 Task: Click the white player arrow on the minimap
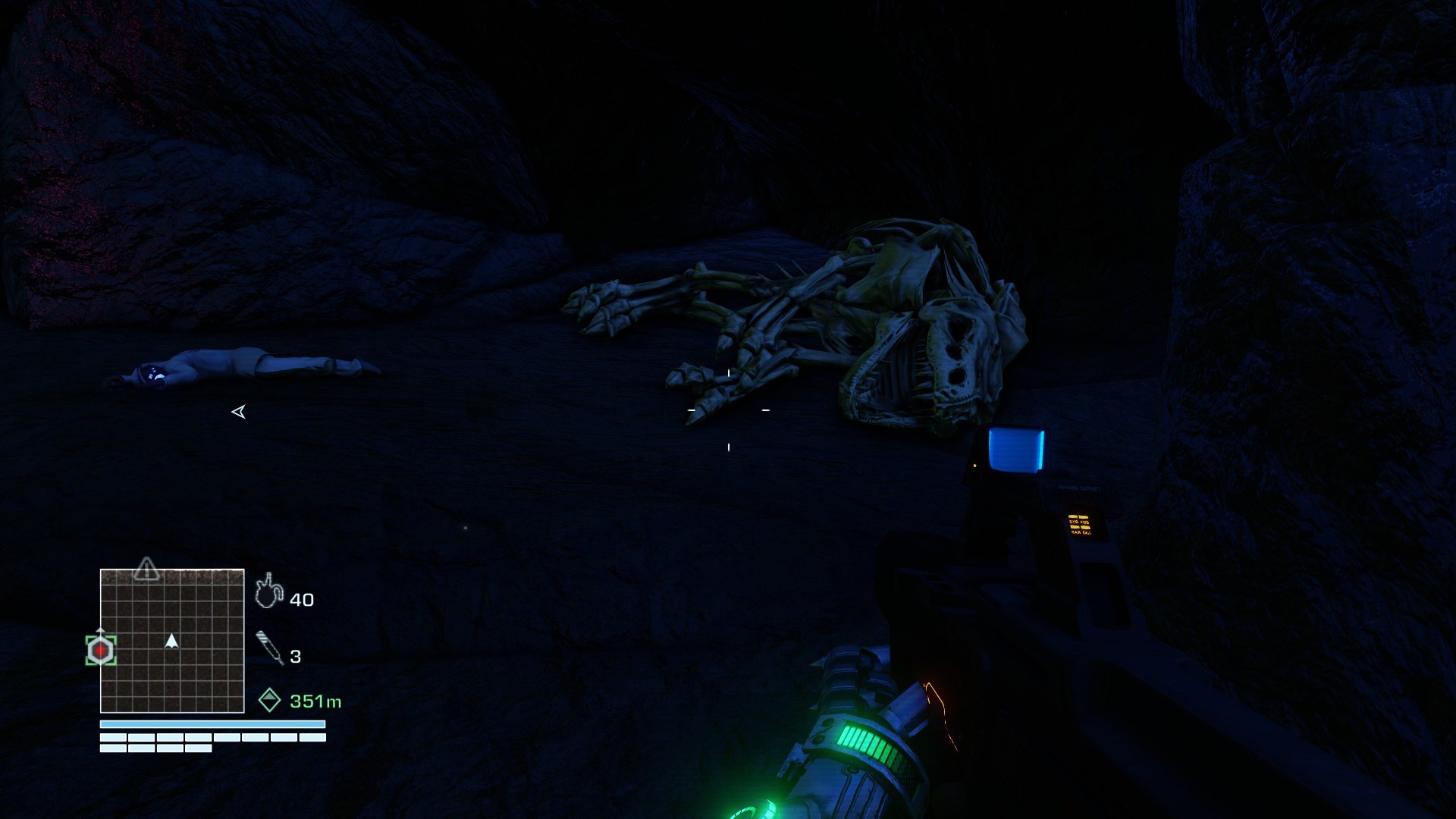(172, 642)
